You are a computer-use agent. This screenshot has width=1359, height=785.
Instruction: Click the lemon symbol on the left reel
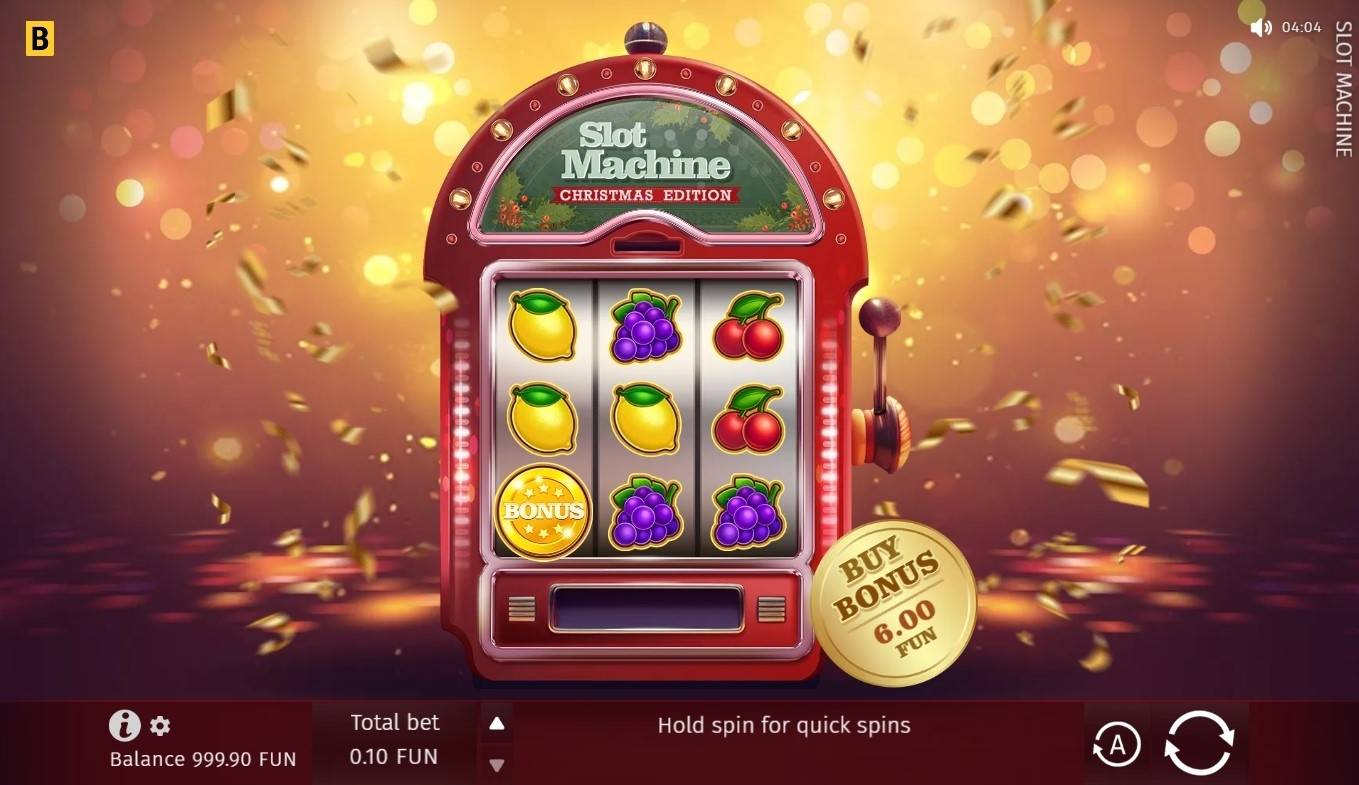coord(542,329)
